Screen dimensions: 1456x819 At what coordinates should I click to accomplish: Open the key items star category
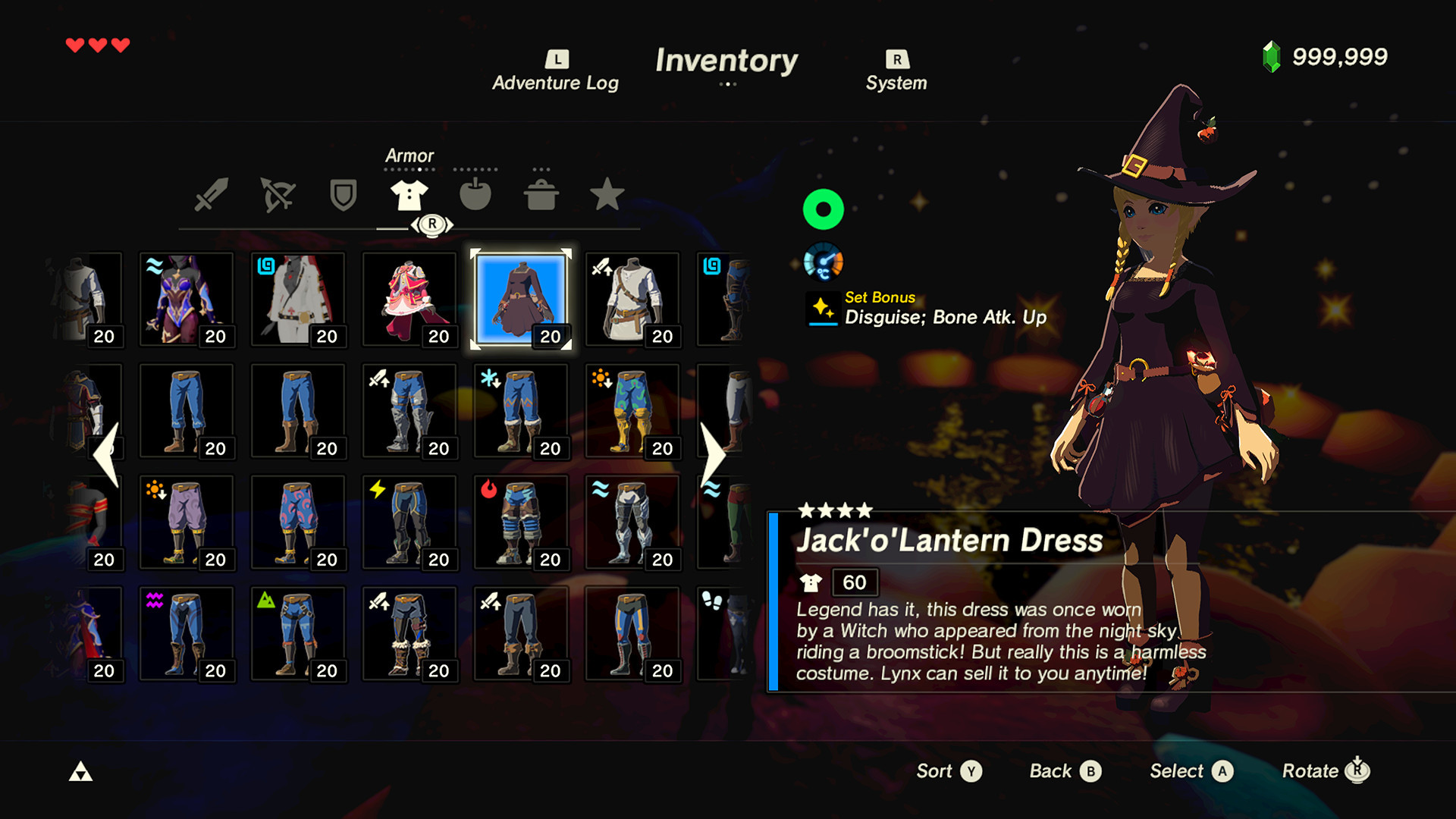[x=607, y=196]
